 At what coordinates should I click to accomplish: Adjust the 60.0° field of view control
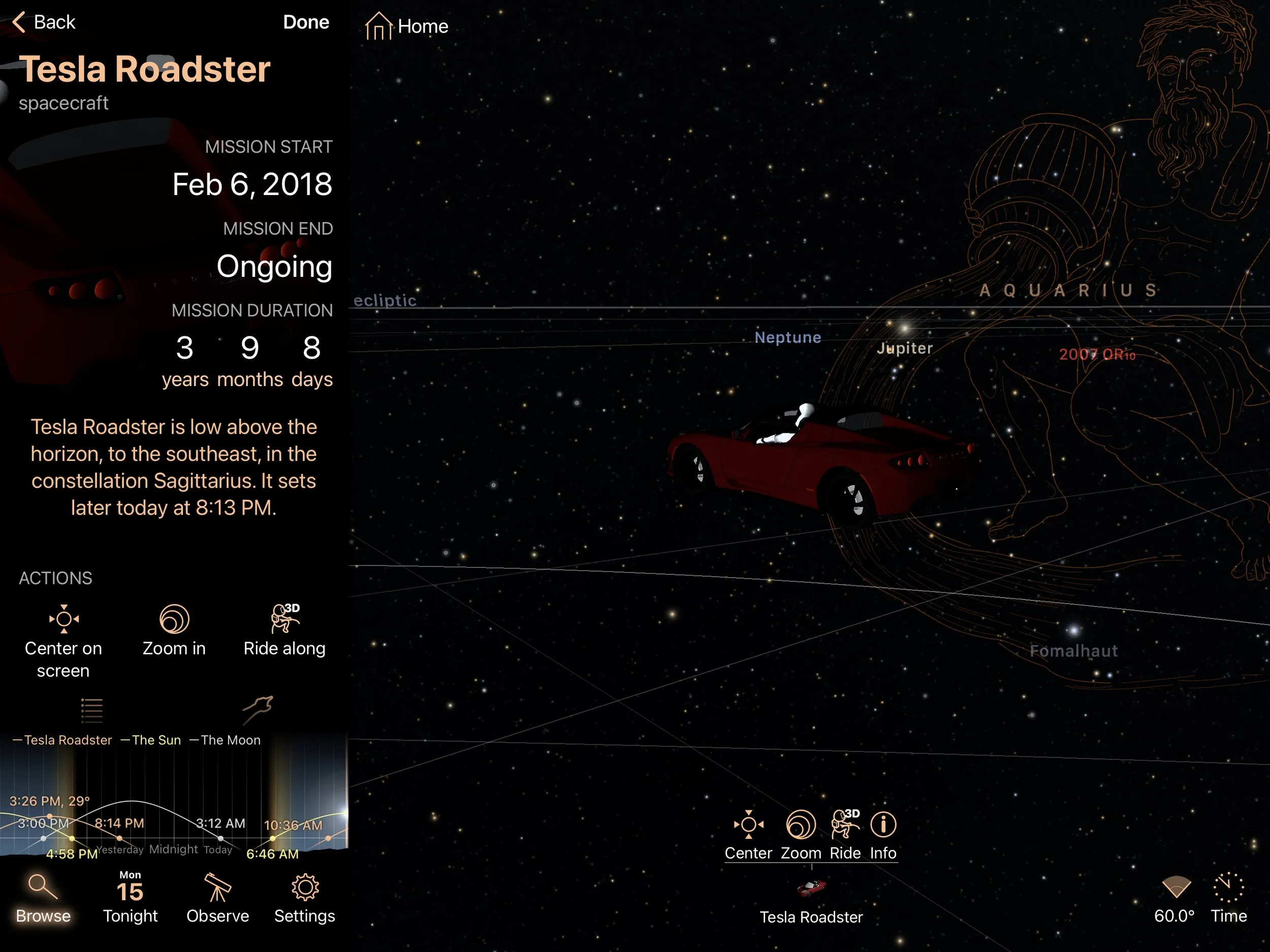pyautogui.click(x=1174, y=899)
